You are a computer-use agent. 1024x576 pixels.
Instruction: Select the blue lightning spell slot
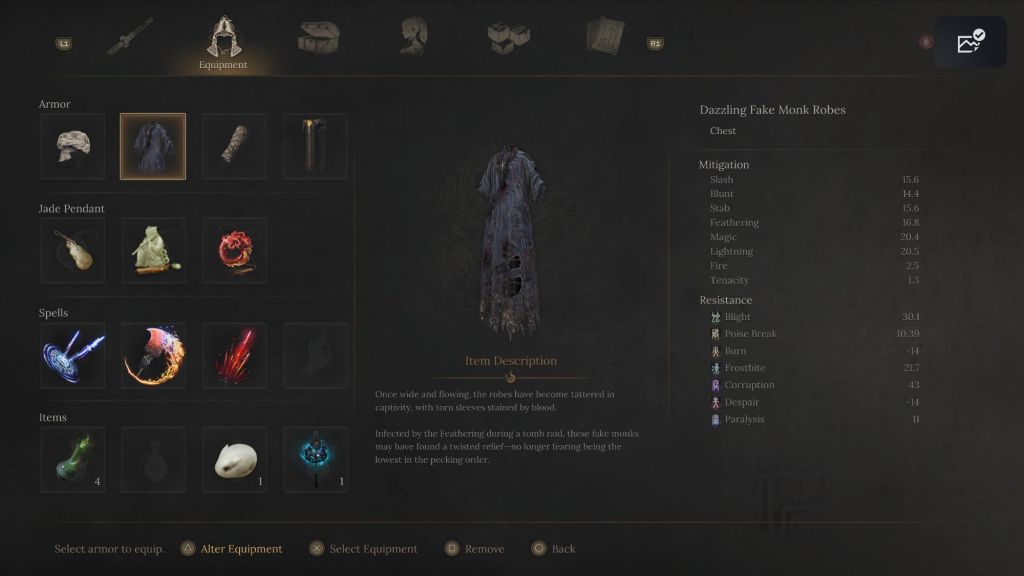click(72, 355)
